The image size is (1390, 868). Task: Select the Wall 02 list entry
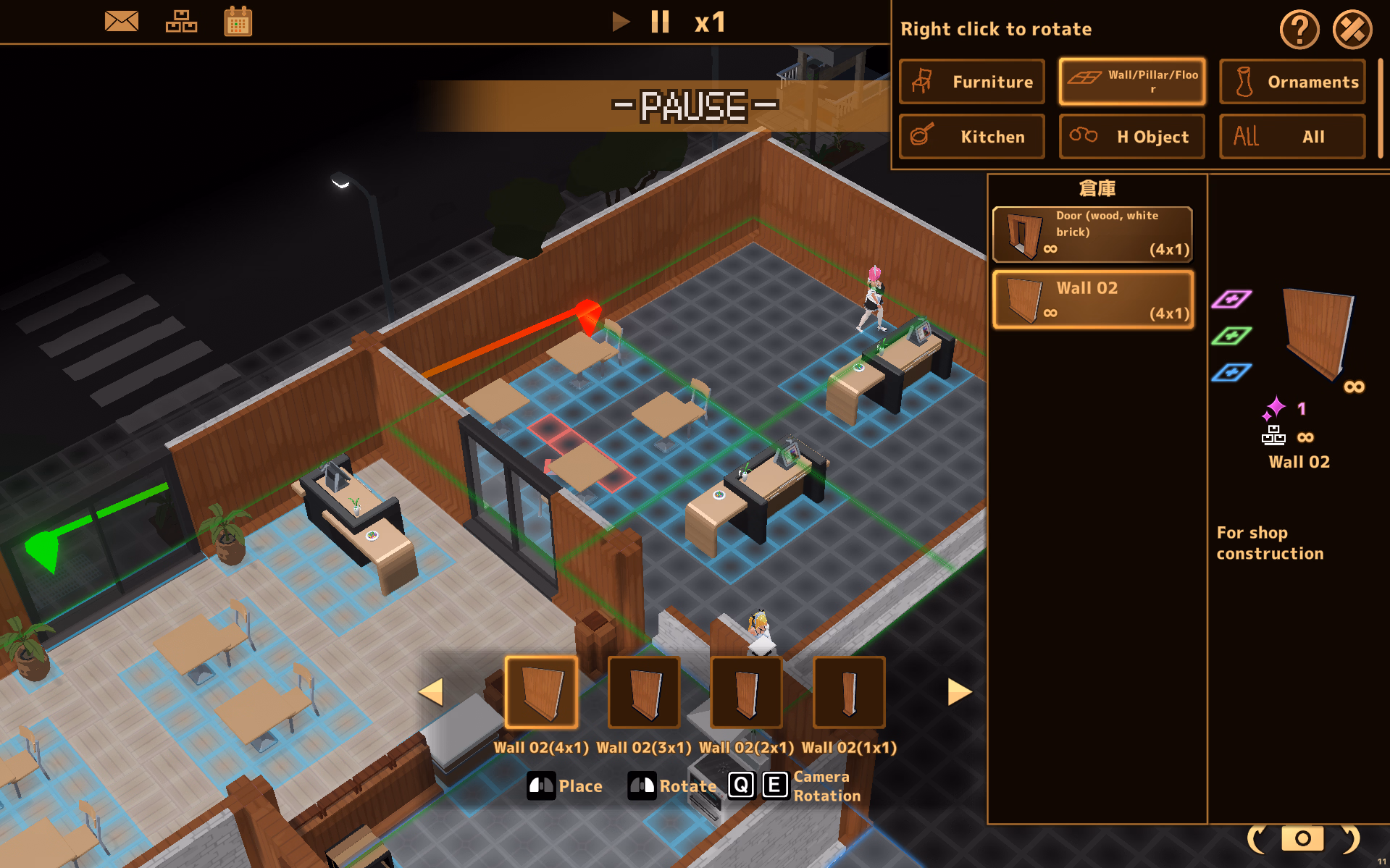click(1092, 300)
